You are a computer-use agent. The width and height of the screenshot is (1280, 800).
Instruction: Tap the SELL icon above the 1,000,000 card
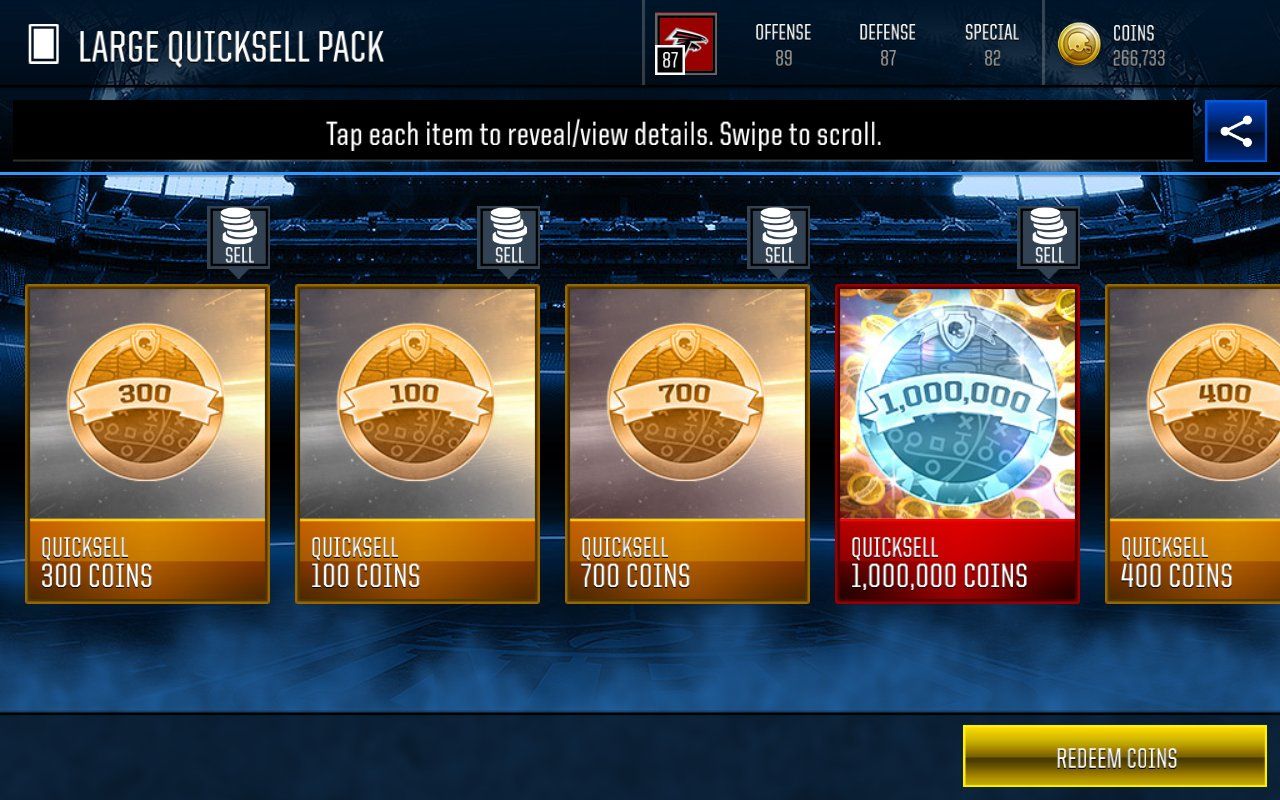pos(1048,237)
